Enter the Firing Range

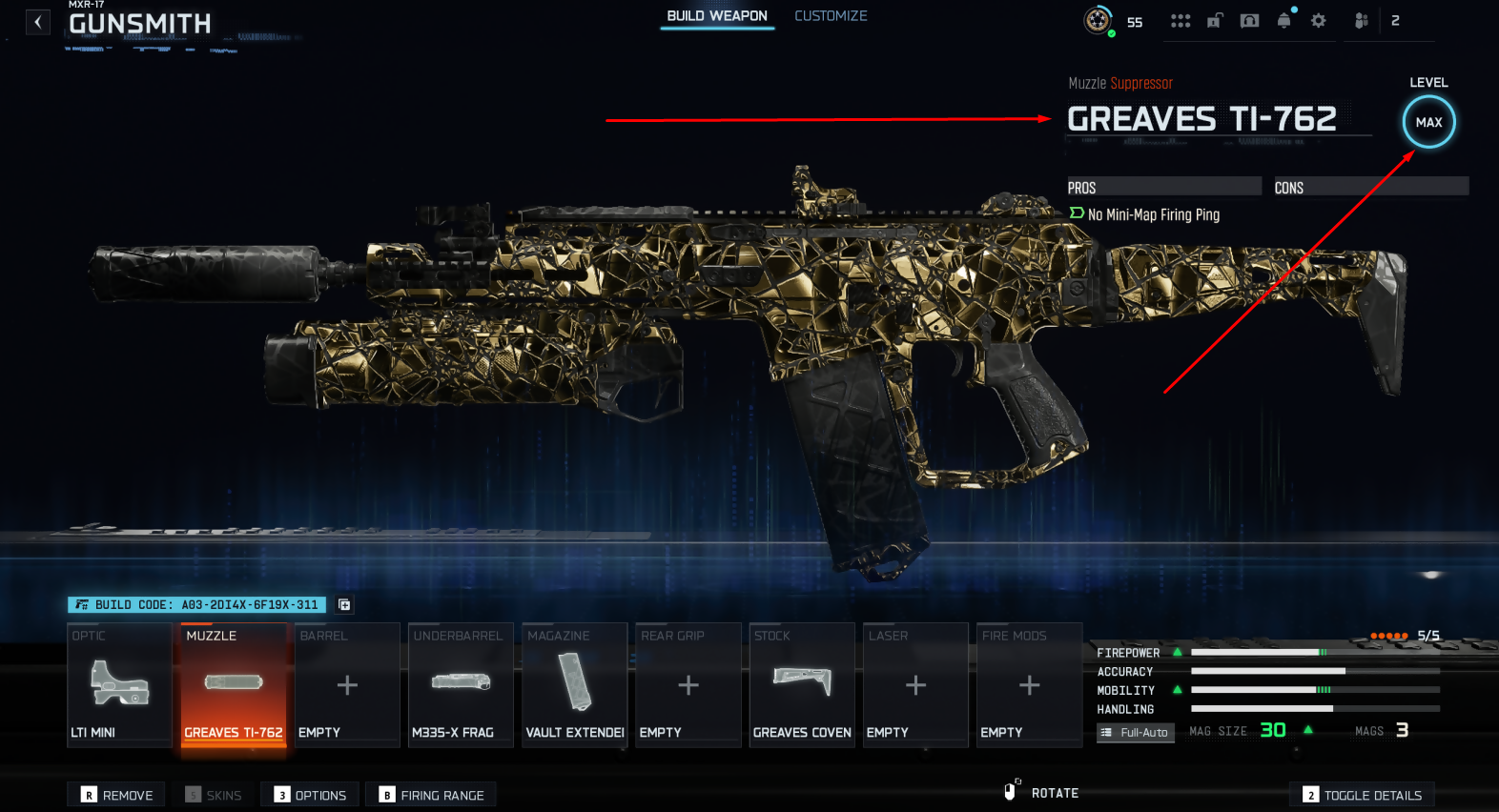431,795
